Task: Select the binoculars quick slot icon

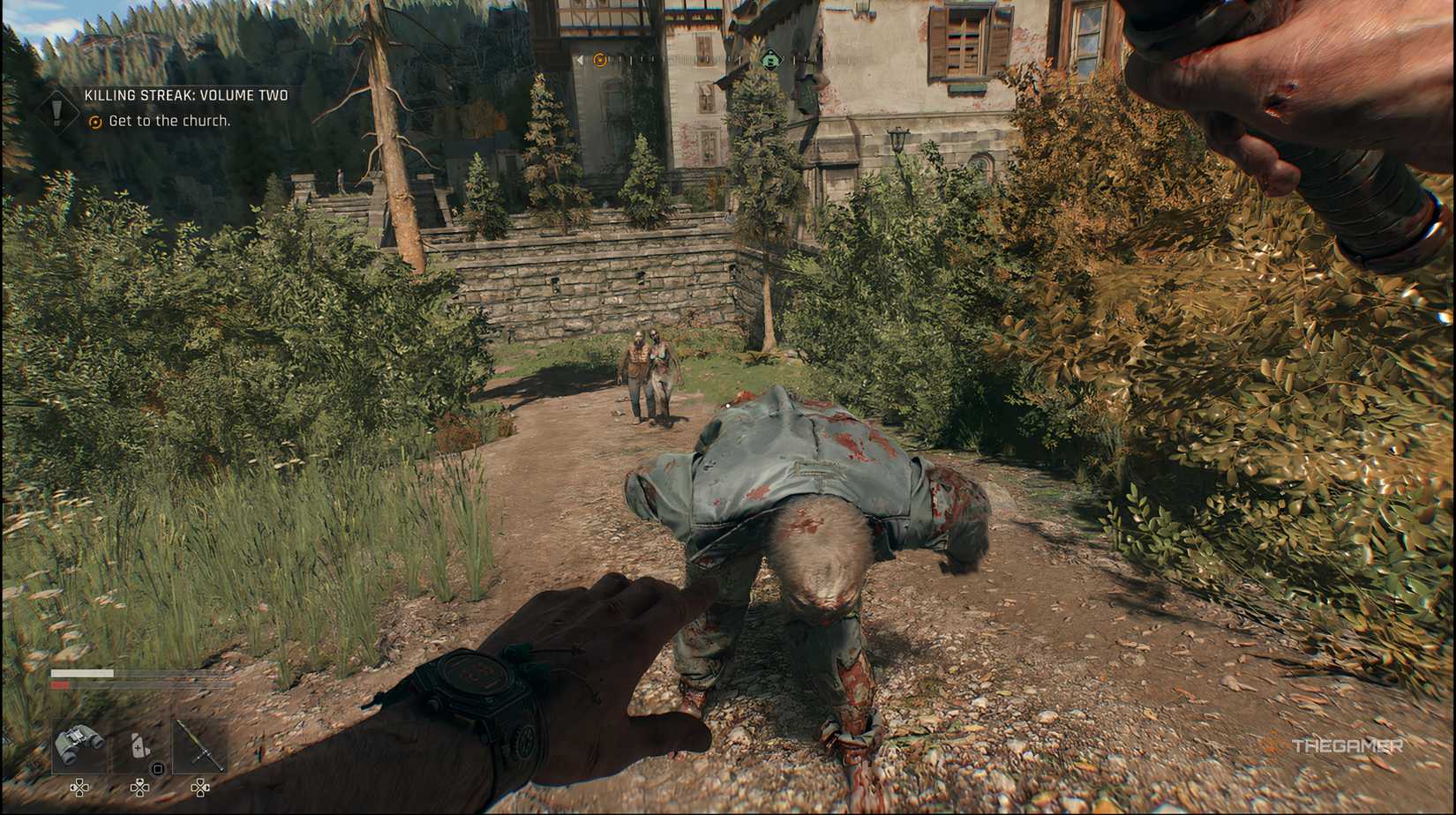Action: (80, 744)
